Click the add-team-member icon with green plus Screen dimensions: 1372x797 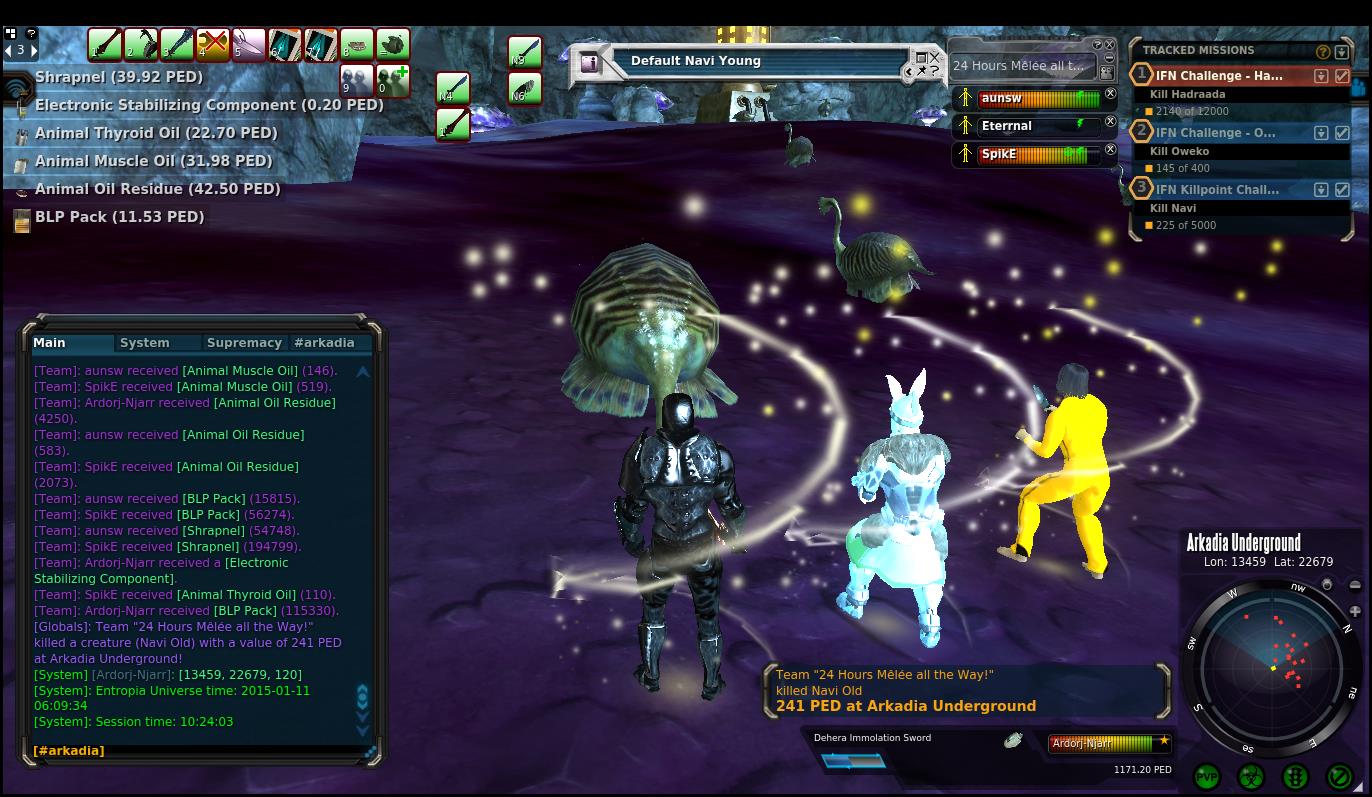tap(393, 80)
